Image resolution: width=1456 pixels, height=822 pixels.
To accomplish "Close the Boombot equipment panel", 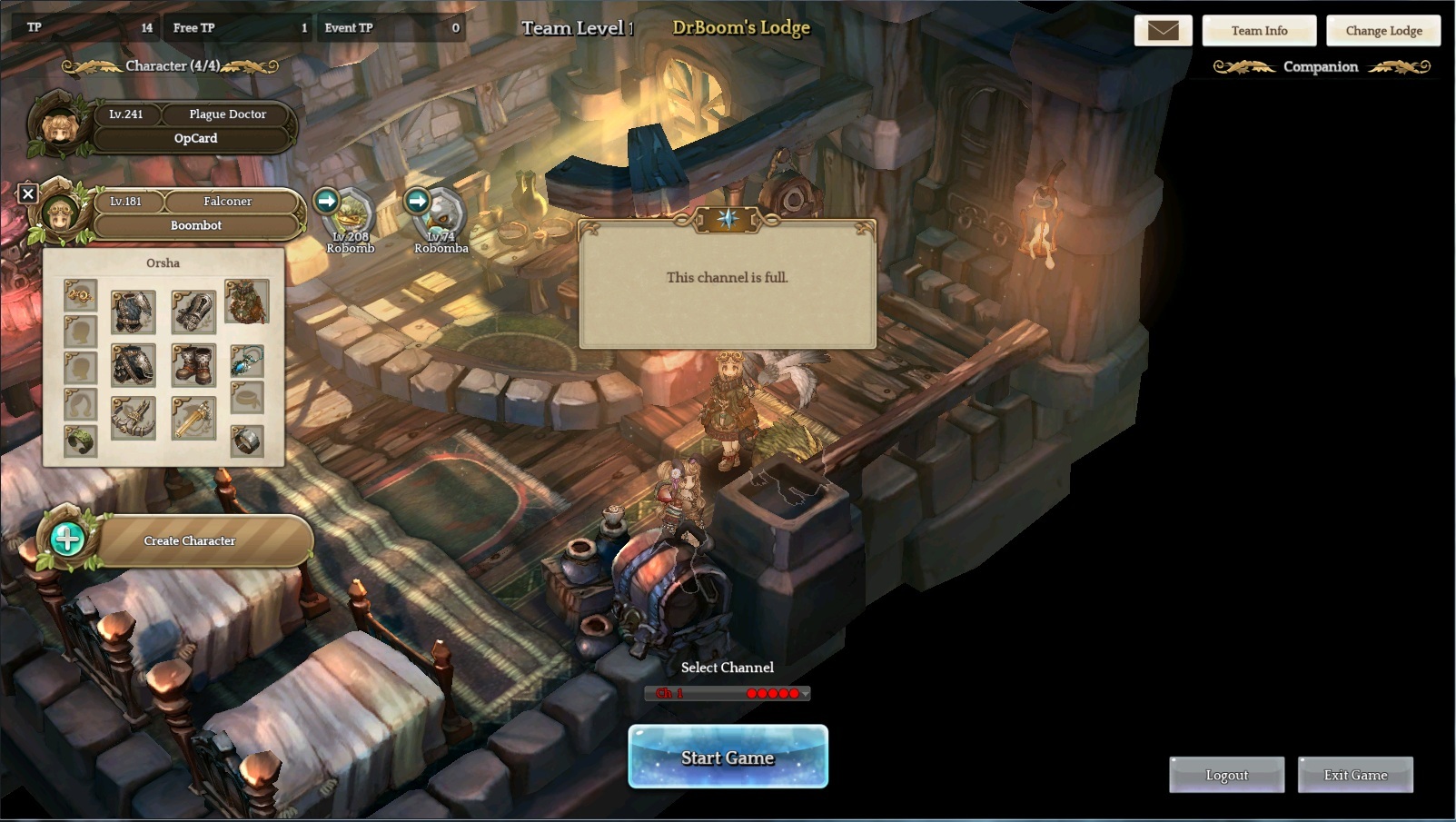I will [28, 193].
